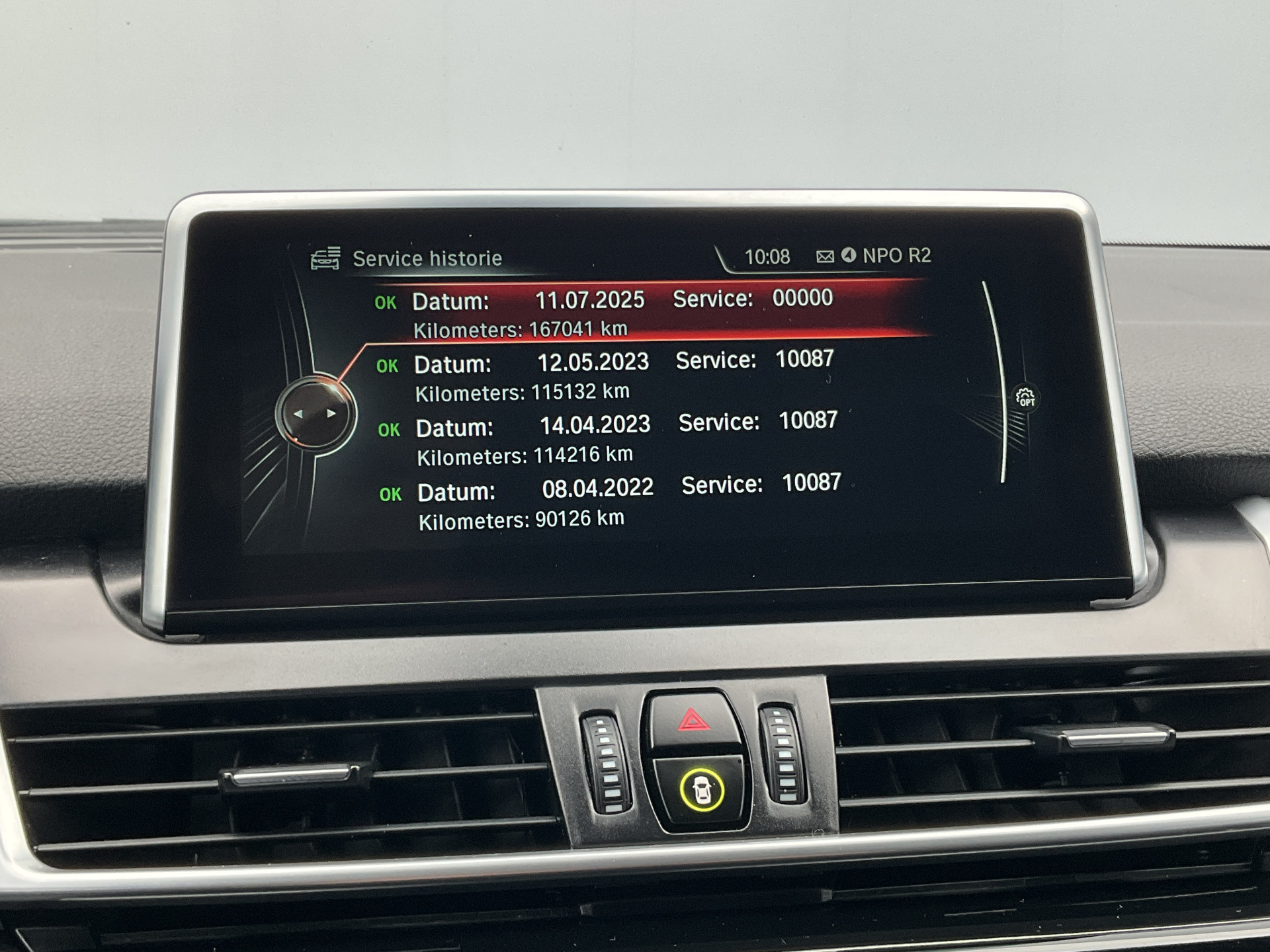Click the green OK icon on the 11.07.2025 entry
1270x952 pixels.
click(386, 301)
